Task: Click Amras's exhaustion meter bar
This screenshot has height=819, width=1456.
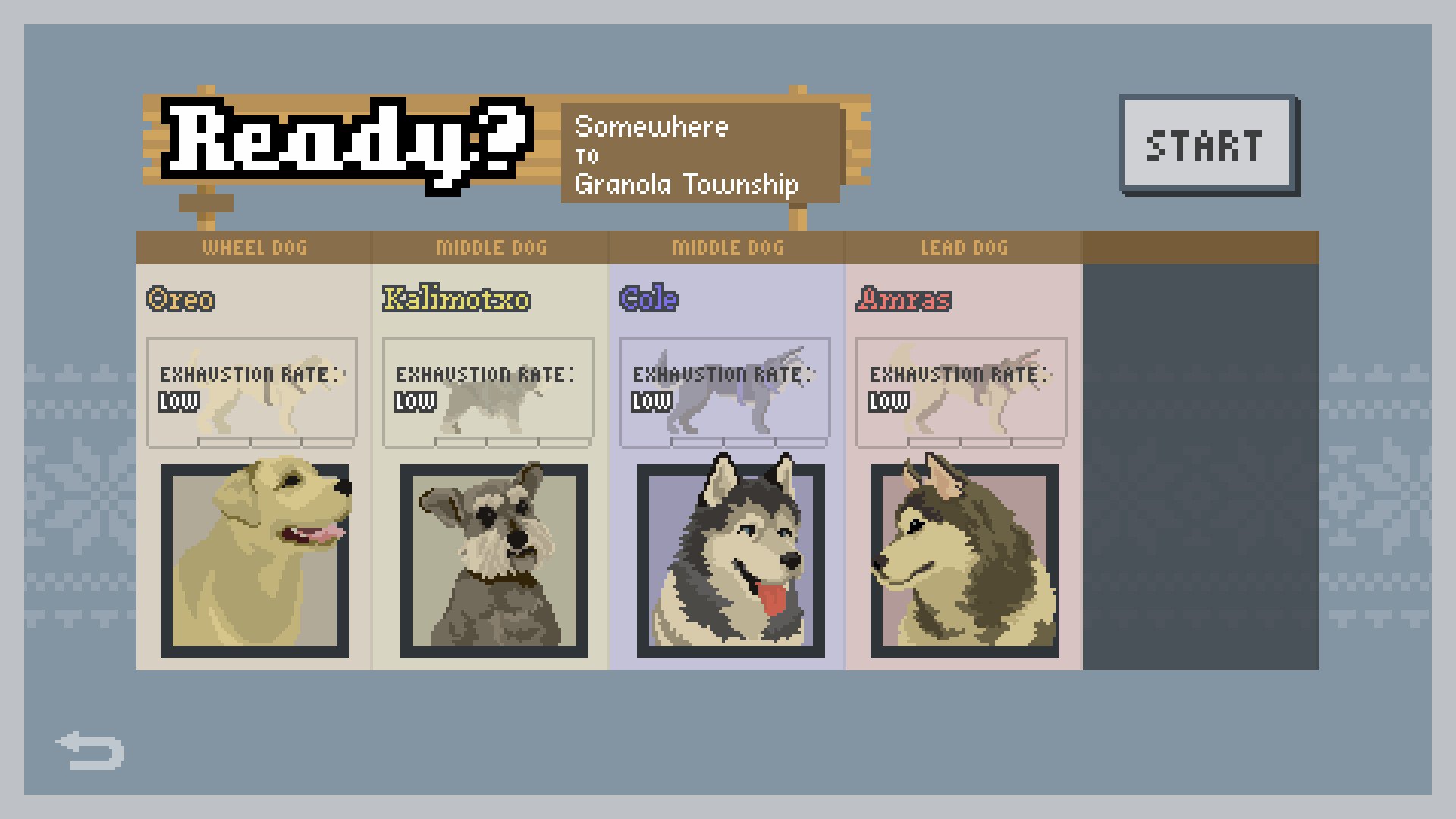Action: point(986,440)
